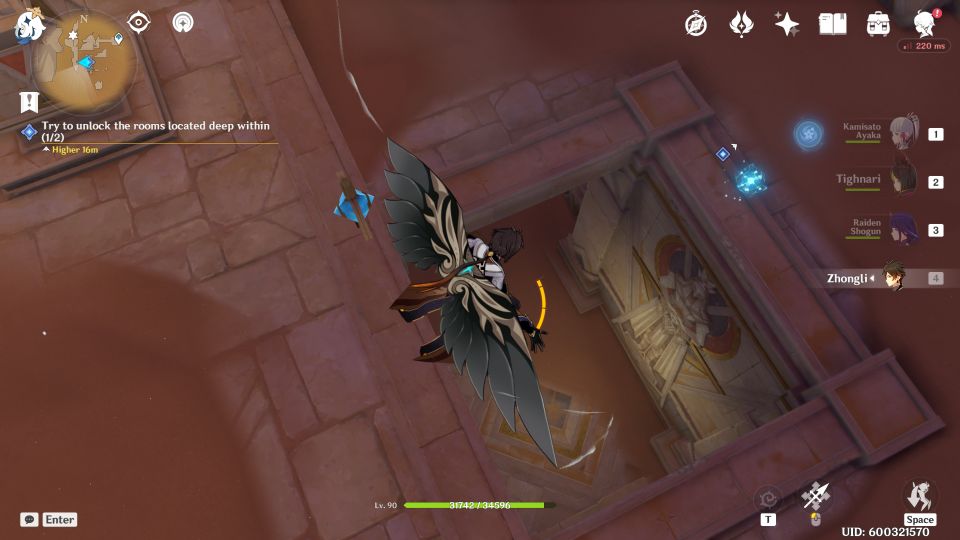Open the character profile head icon with alert
Image resolution: width=960 pixels, height=540 pixels.
click(925, 22)
